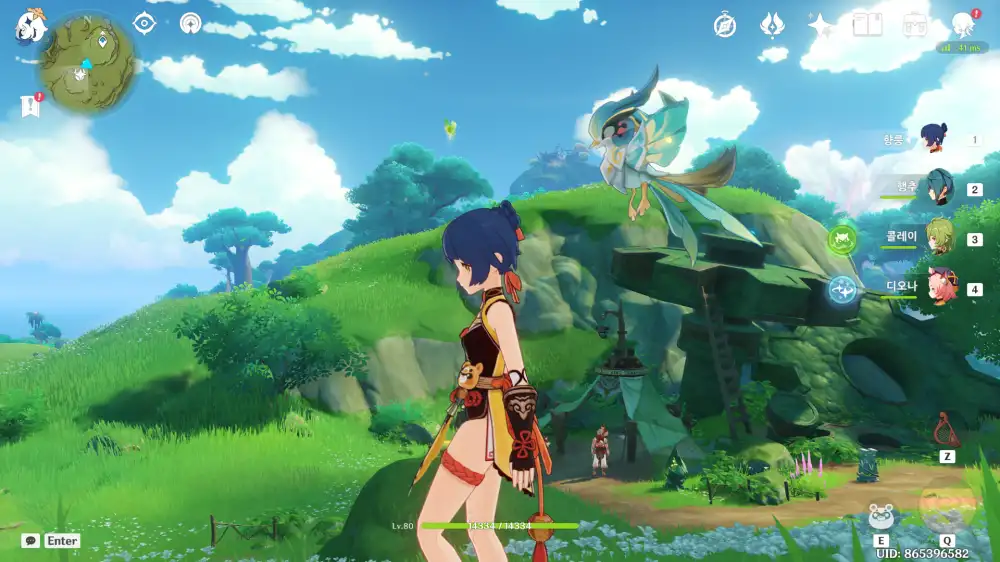Open the winged battle pass icon
This screenshot has height=562, width=1000.
coord(771,25)
